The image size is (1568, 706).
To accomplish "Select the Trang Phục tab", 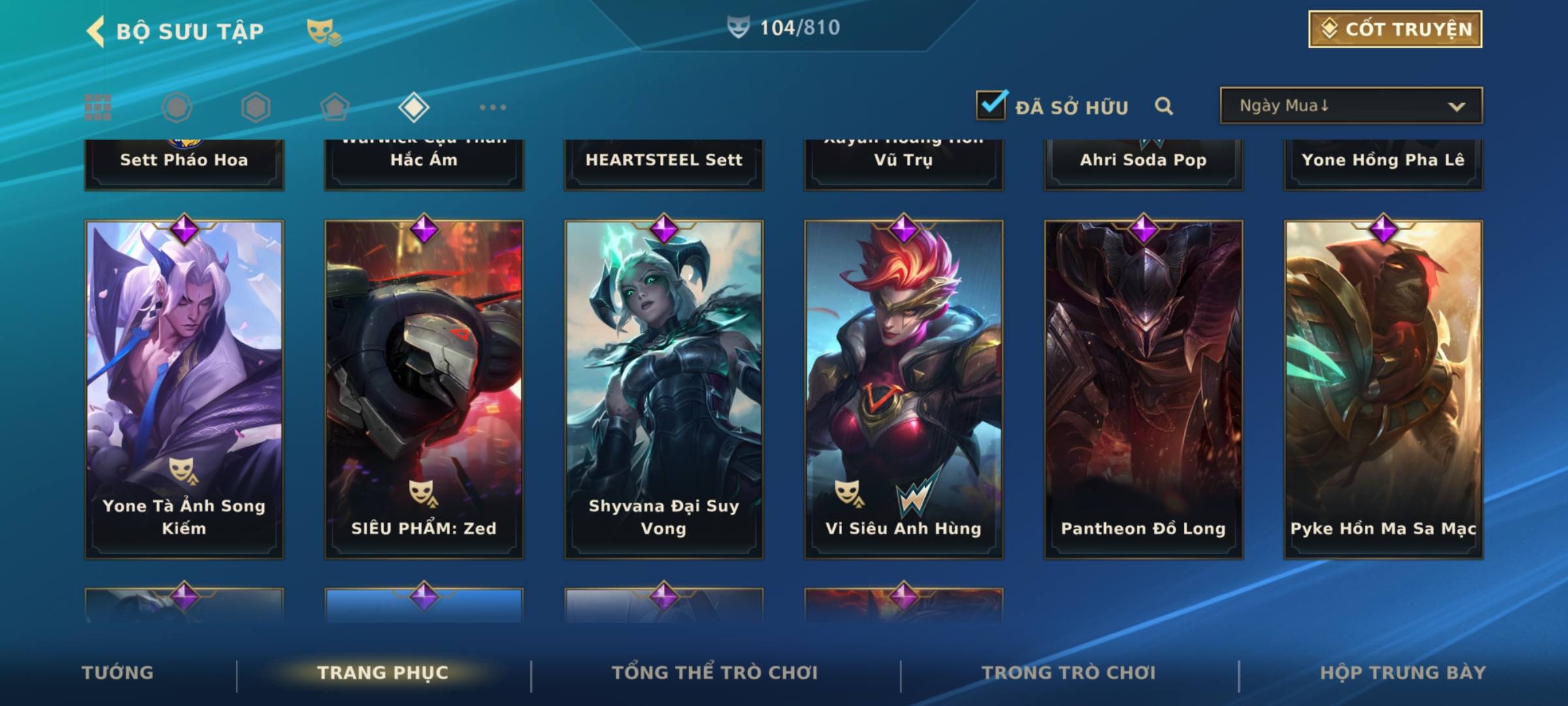I will (x=383, y=673).
